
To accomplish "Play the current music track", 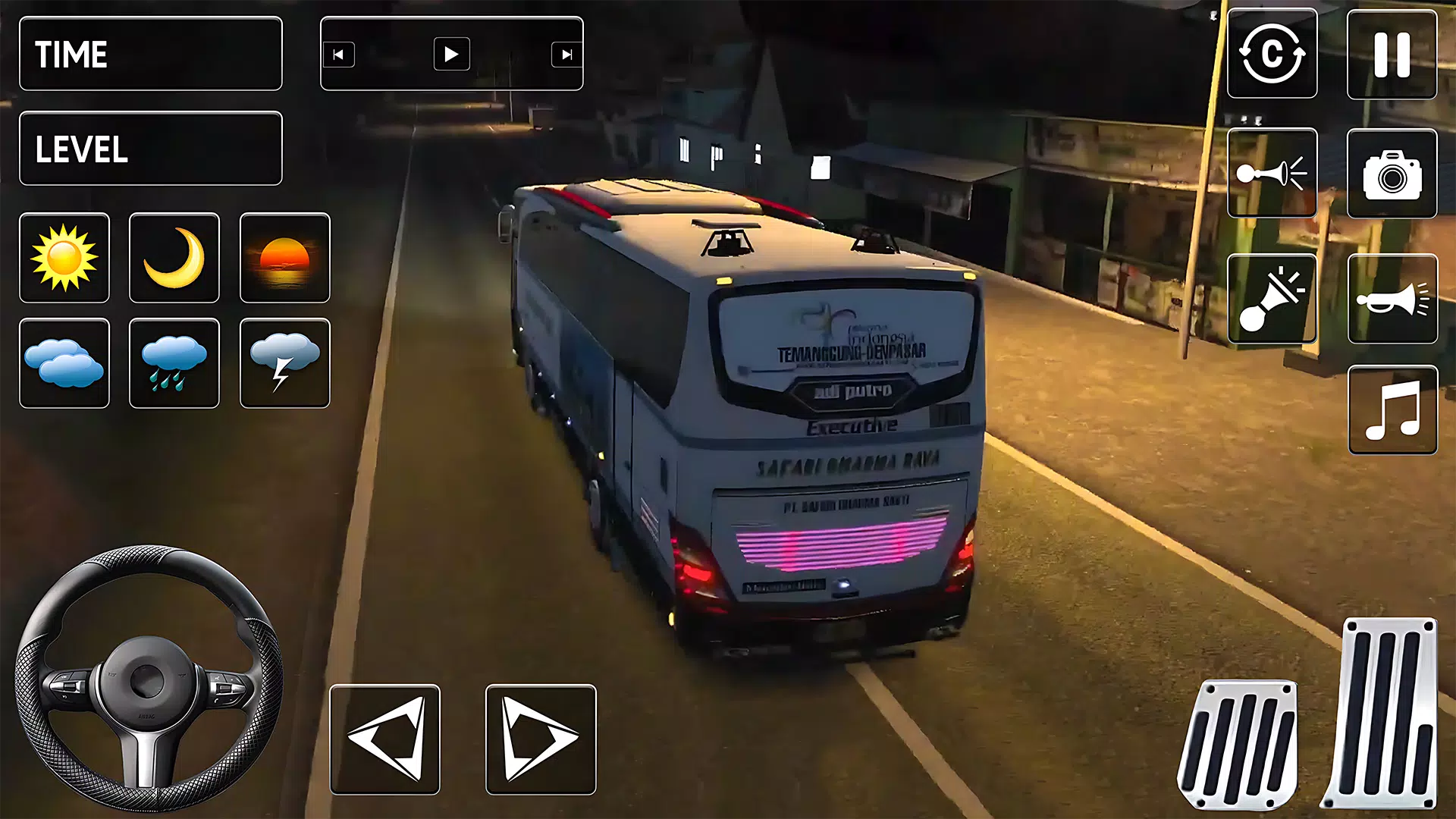I will [451, 54].
